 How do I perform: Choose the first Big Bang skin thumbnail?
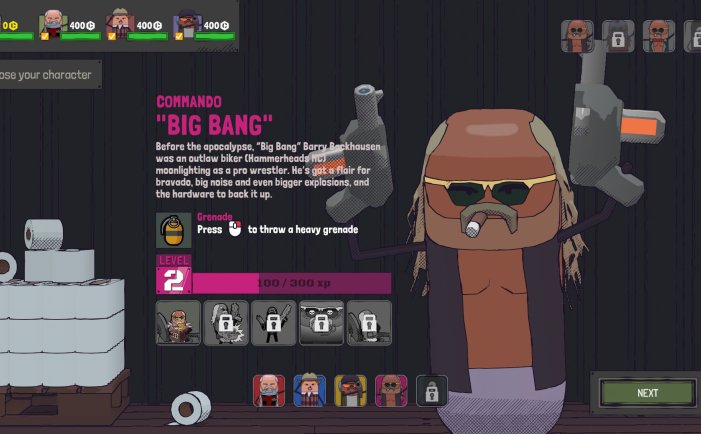coord(577,36)
